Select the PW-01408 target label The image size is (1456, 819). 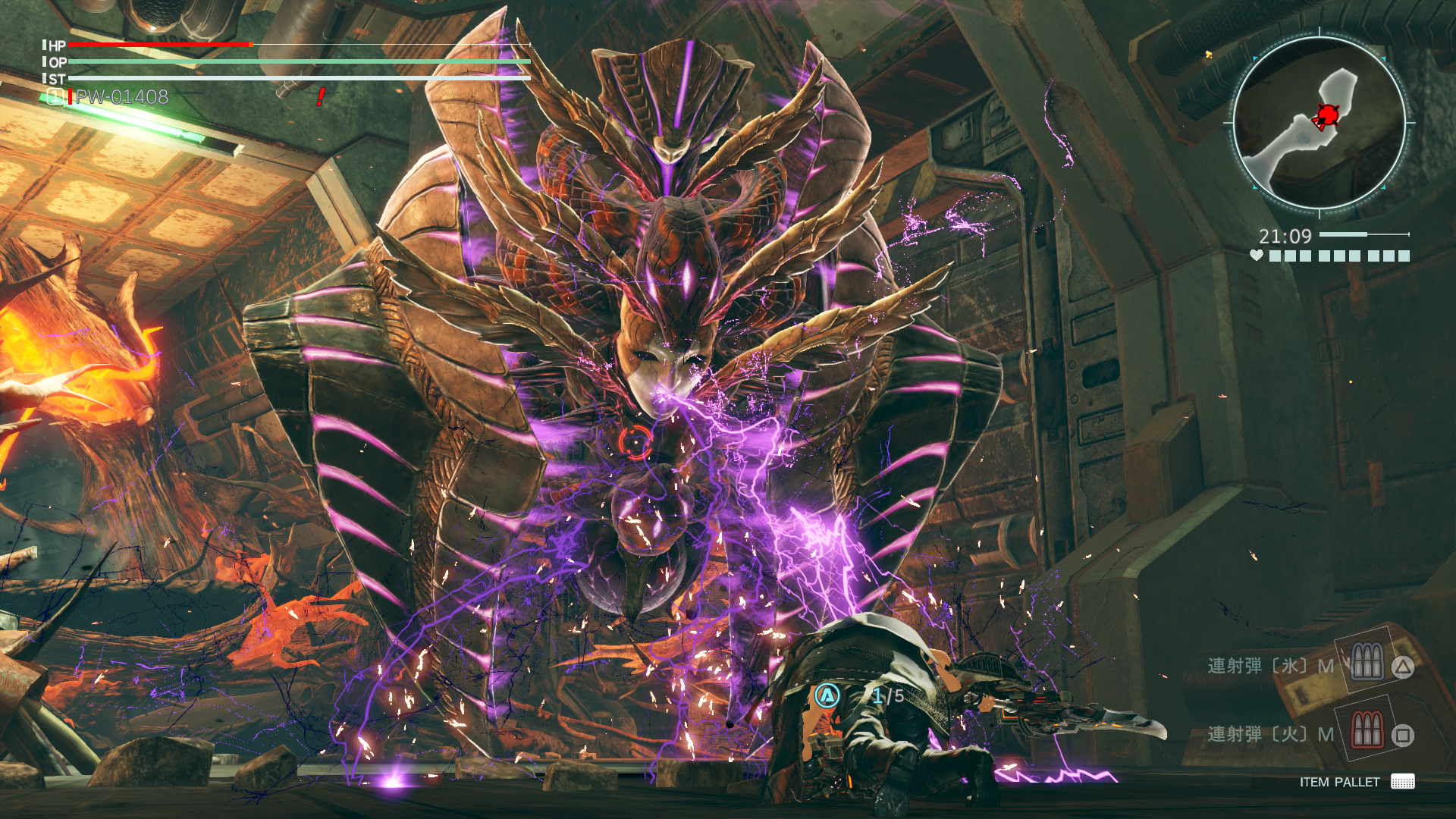click(121, 97)
